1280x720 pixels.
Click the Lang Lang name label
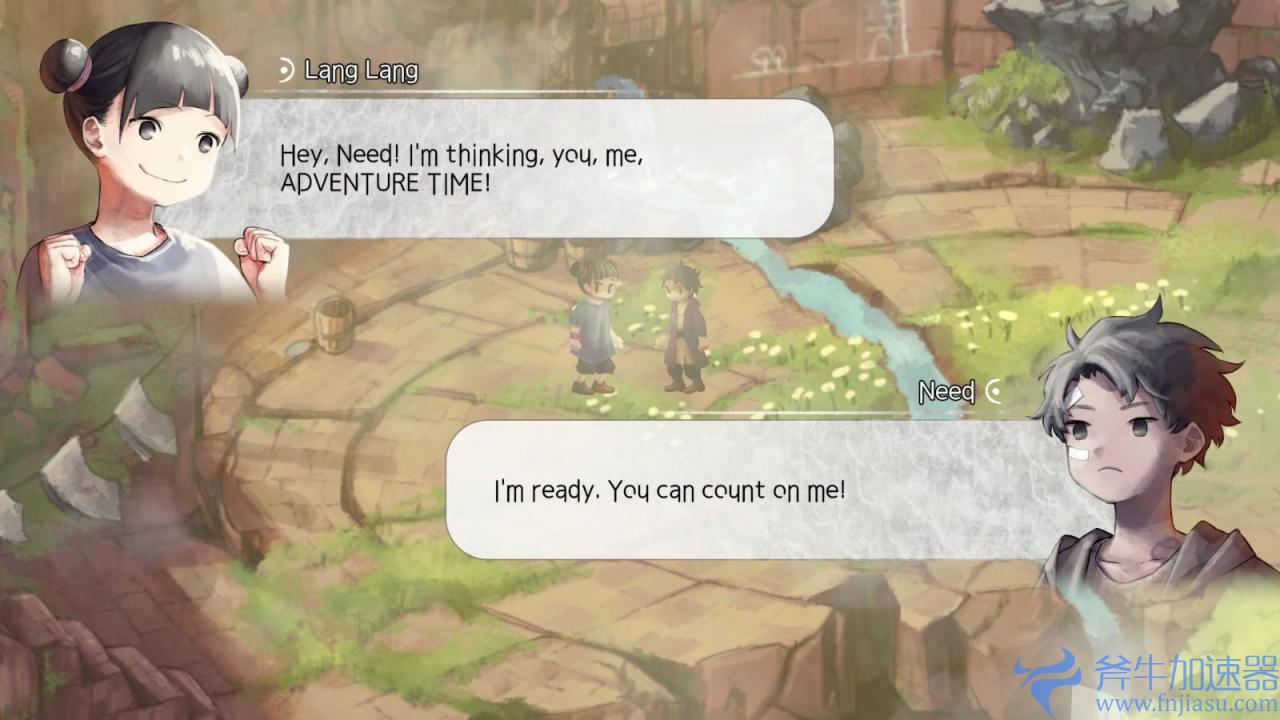pyautogui.click(x=360, y=72)
